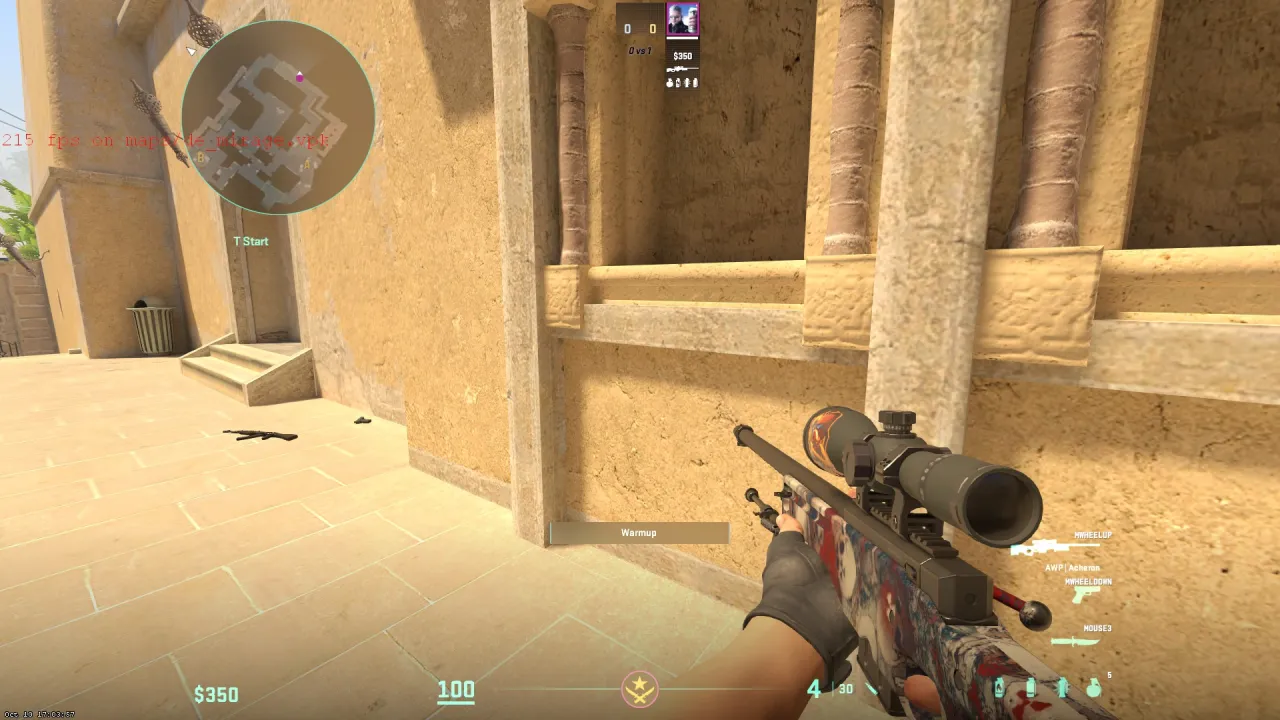Click the flashbang icon in the HUD

(x=1062, y=687)
